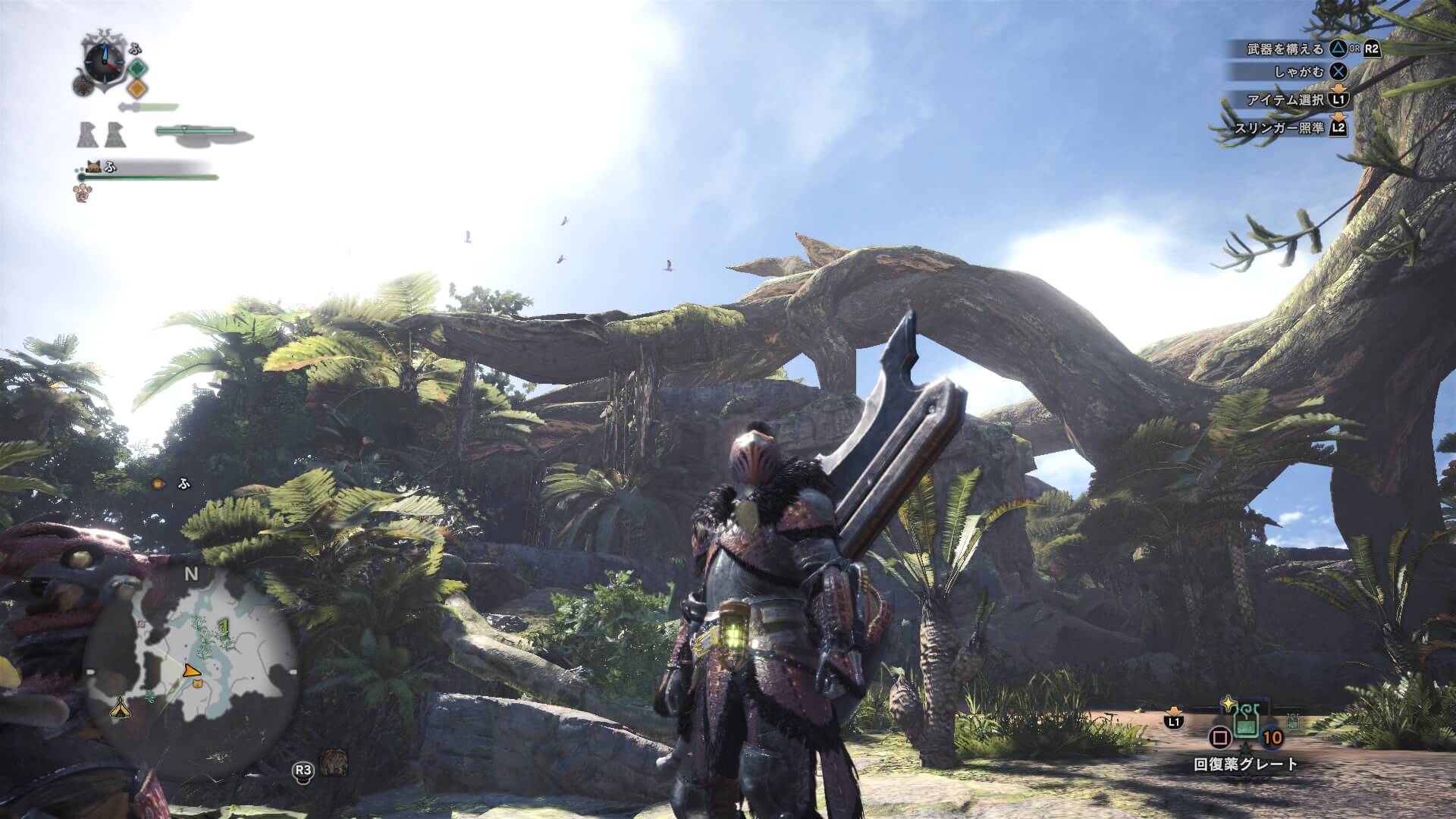Choose the faded potion icon next in item bar

[1292, 723]
